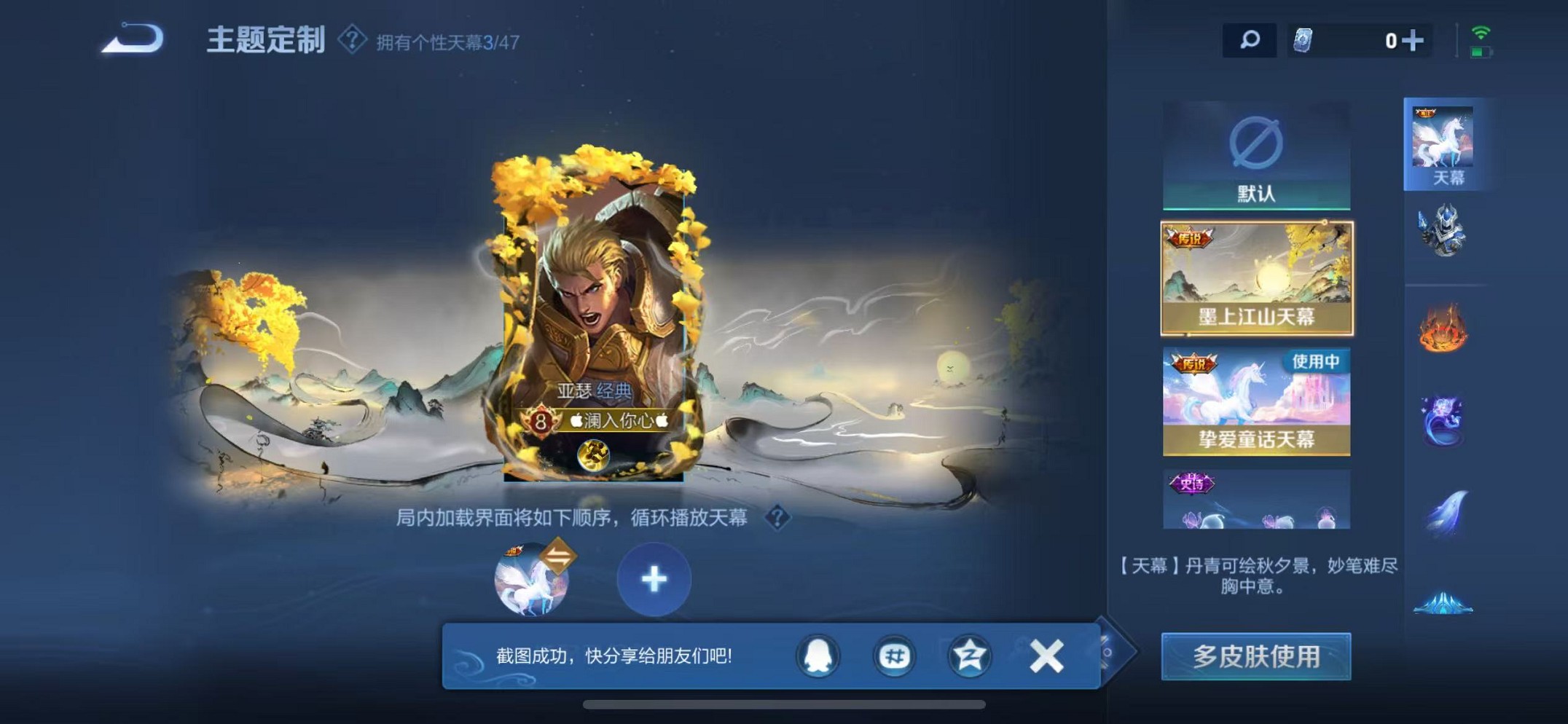Open the hashtag community share option

(x=893, y=655)
